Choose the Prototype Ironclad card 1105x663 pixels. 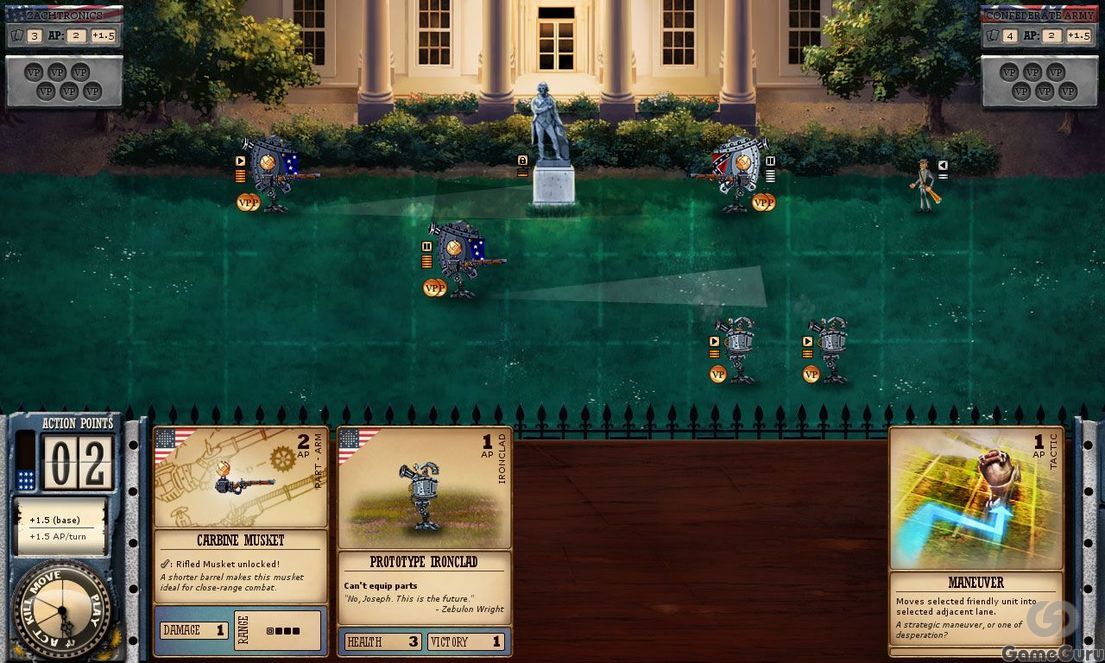point(424,540)
